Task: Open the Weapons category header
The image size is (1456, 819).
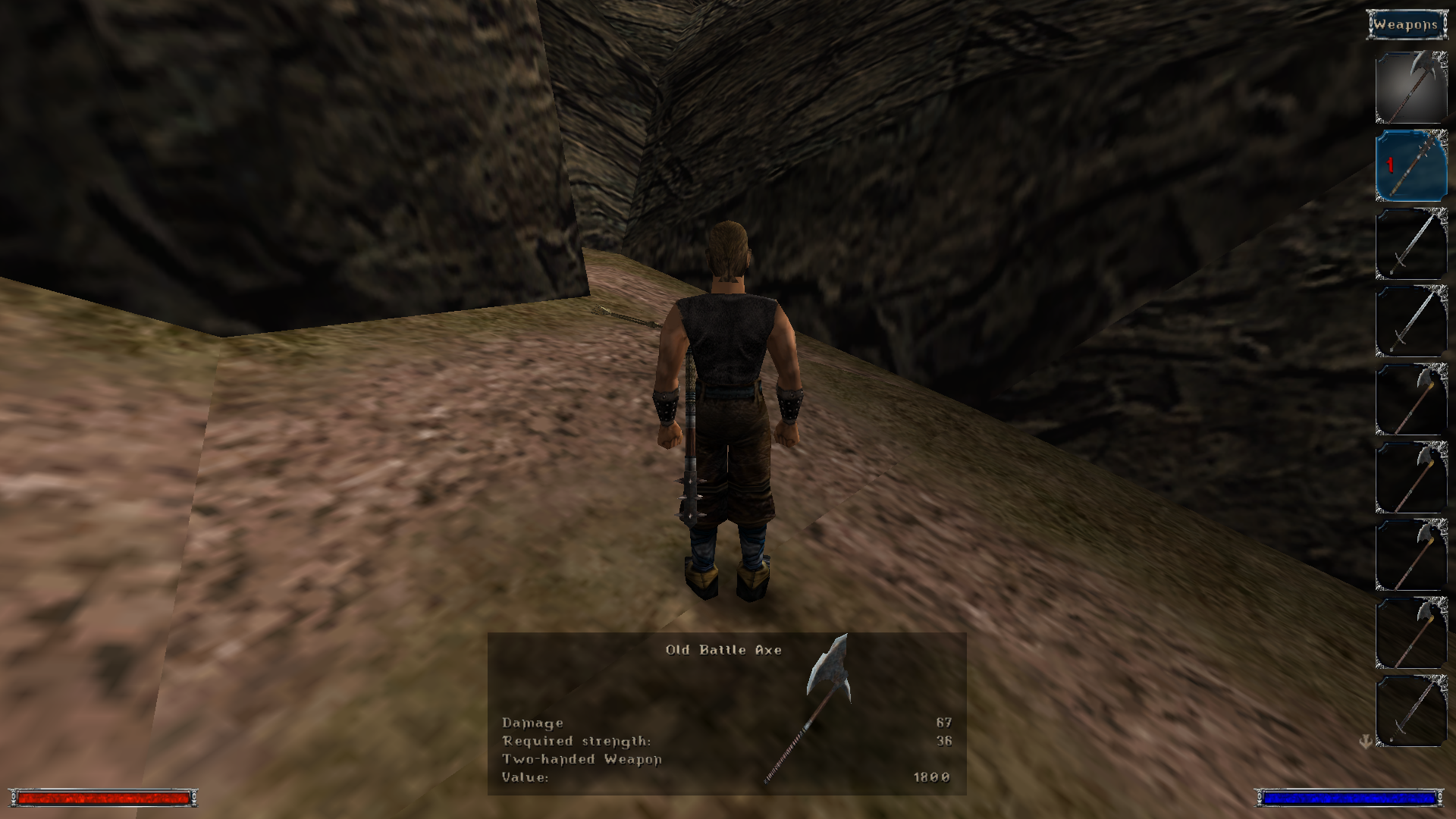Action: click(x=1406, y=25)
